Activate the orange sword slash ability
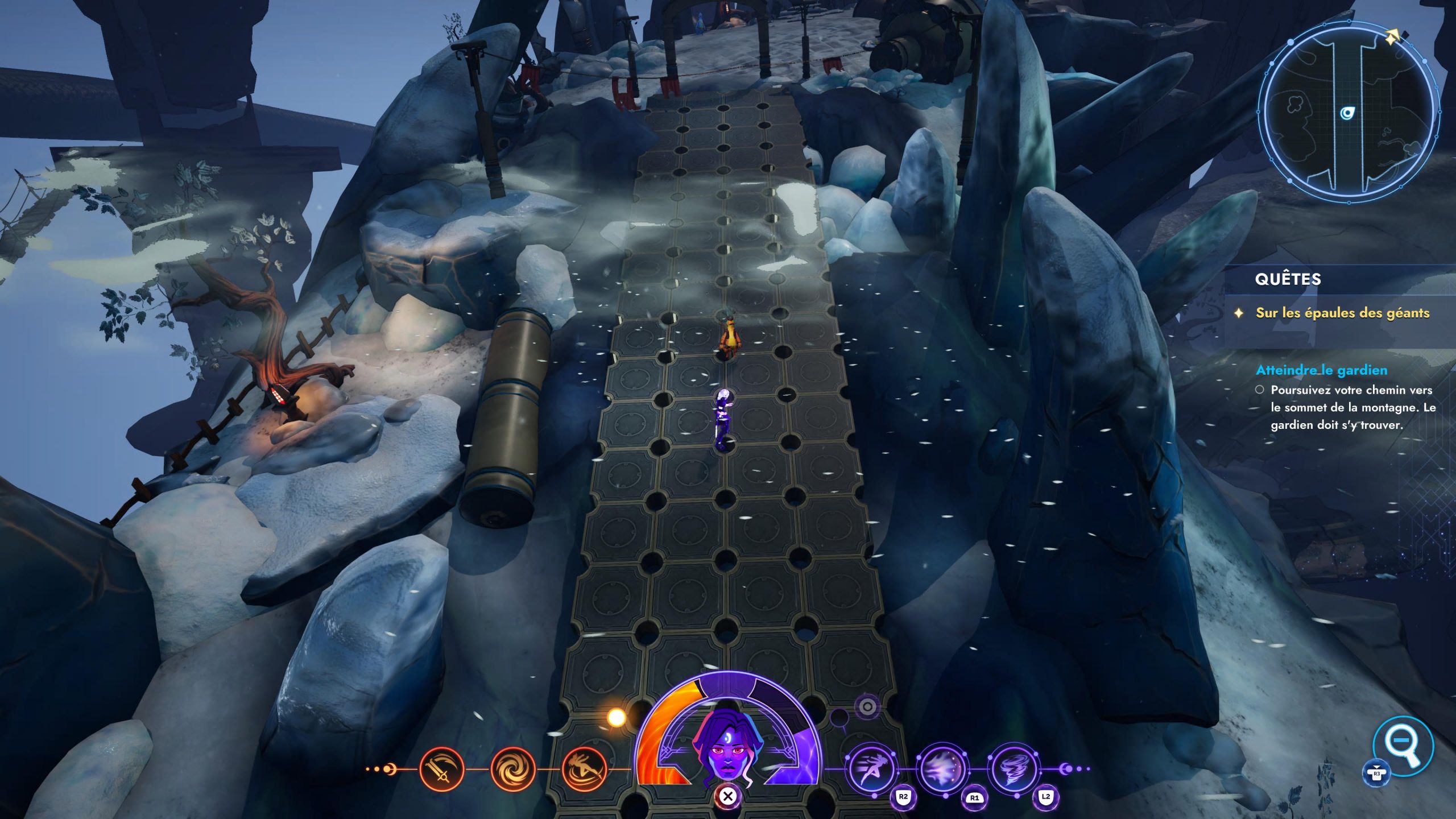 tap(441, 770)
